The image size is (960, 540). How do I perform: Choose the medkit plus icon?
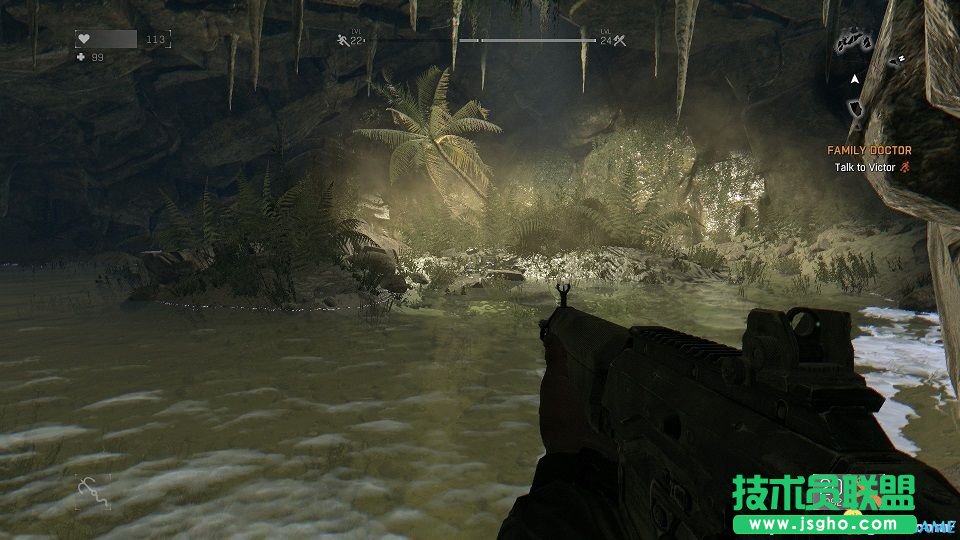[82, 58]
